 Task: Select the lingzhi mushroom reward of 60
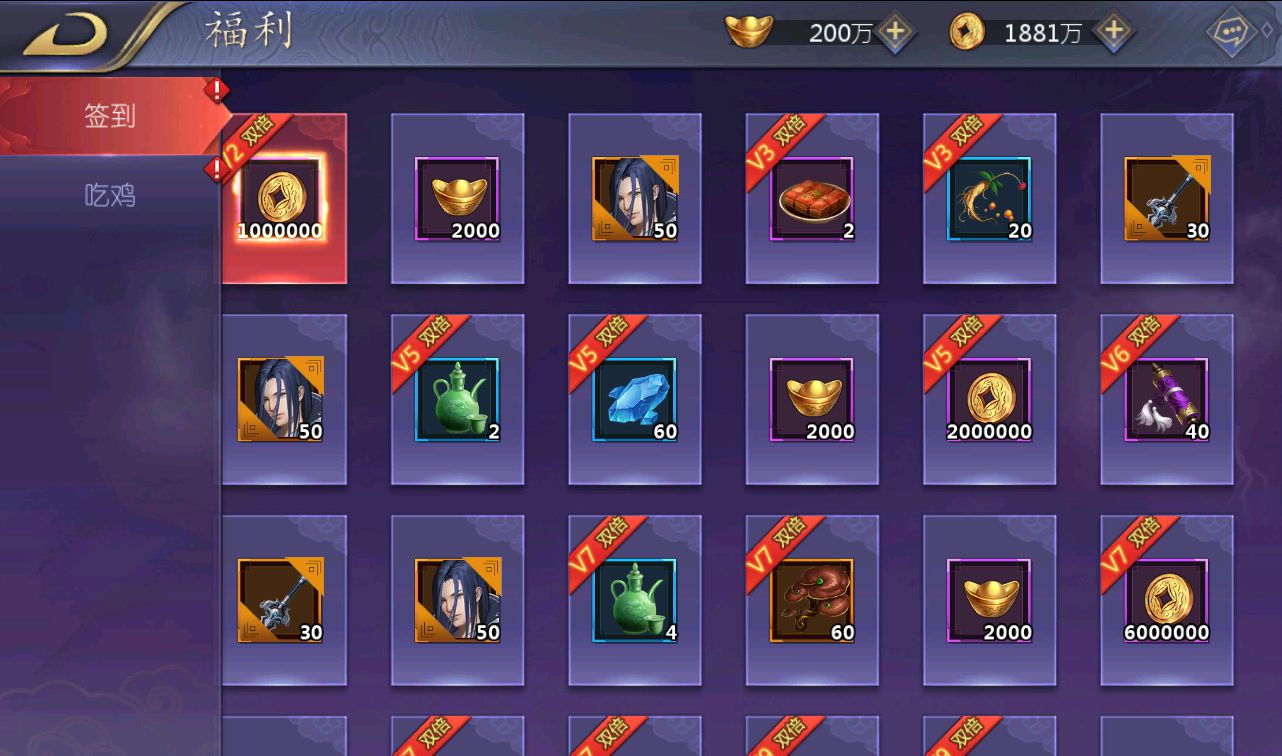[812, 601]
